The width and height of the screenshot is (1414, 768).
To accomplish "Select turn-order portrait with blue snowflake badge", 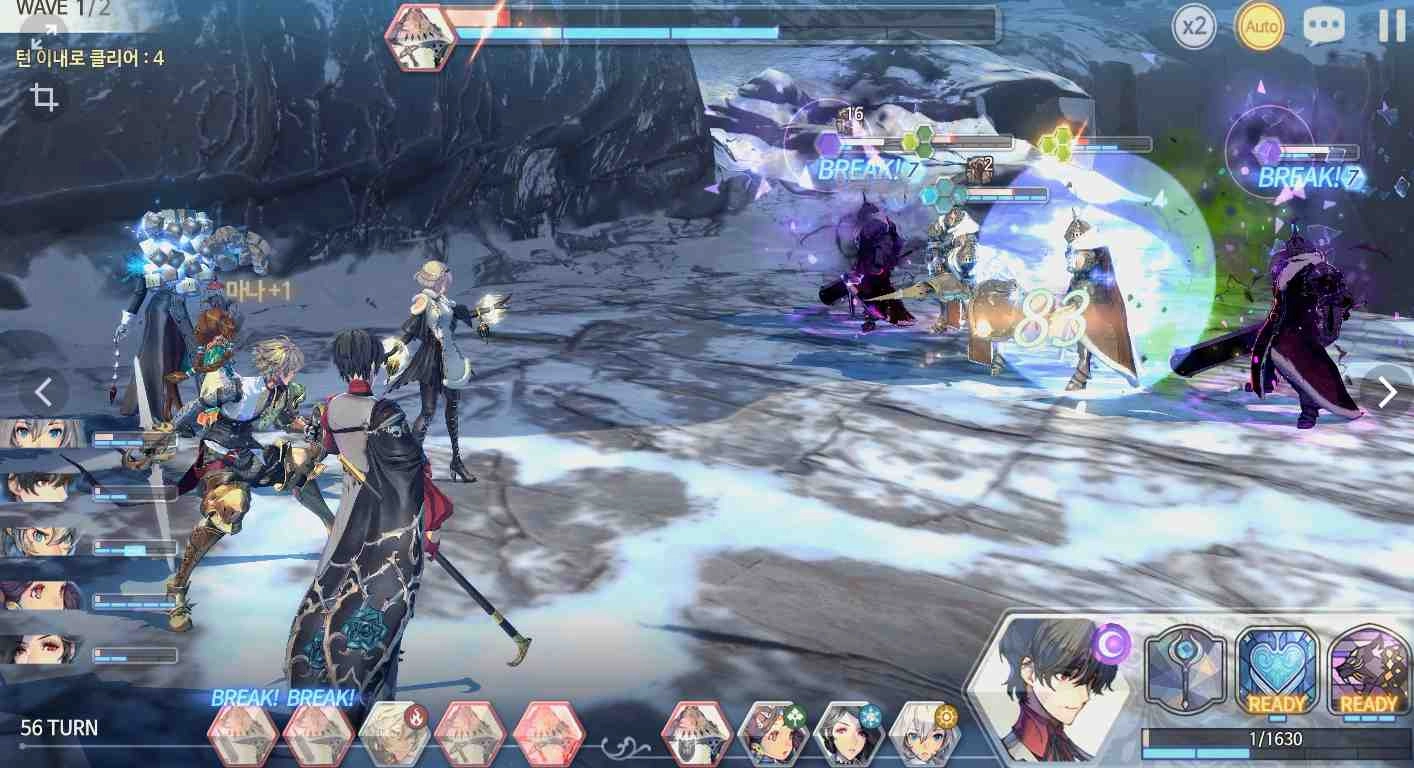I will pyautogui.click(x=849, y=734).
